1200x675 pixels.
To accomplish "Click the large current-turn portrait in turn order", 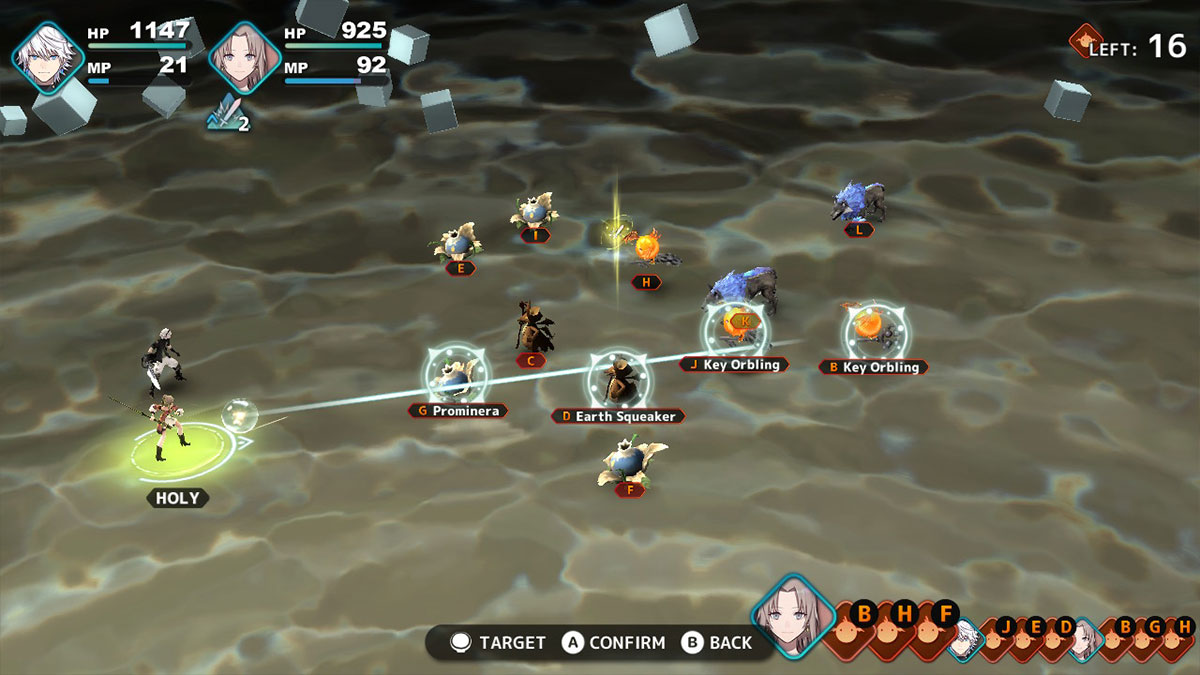I will pos(794,616).
